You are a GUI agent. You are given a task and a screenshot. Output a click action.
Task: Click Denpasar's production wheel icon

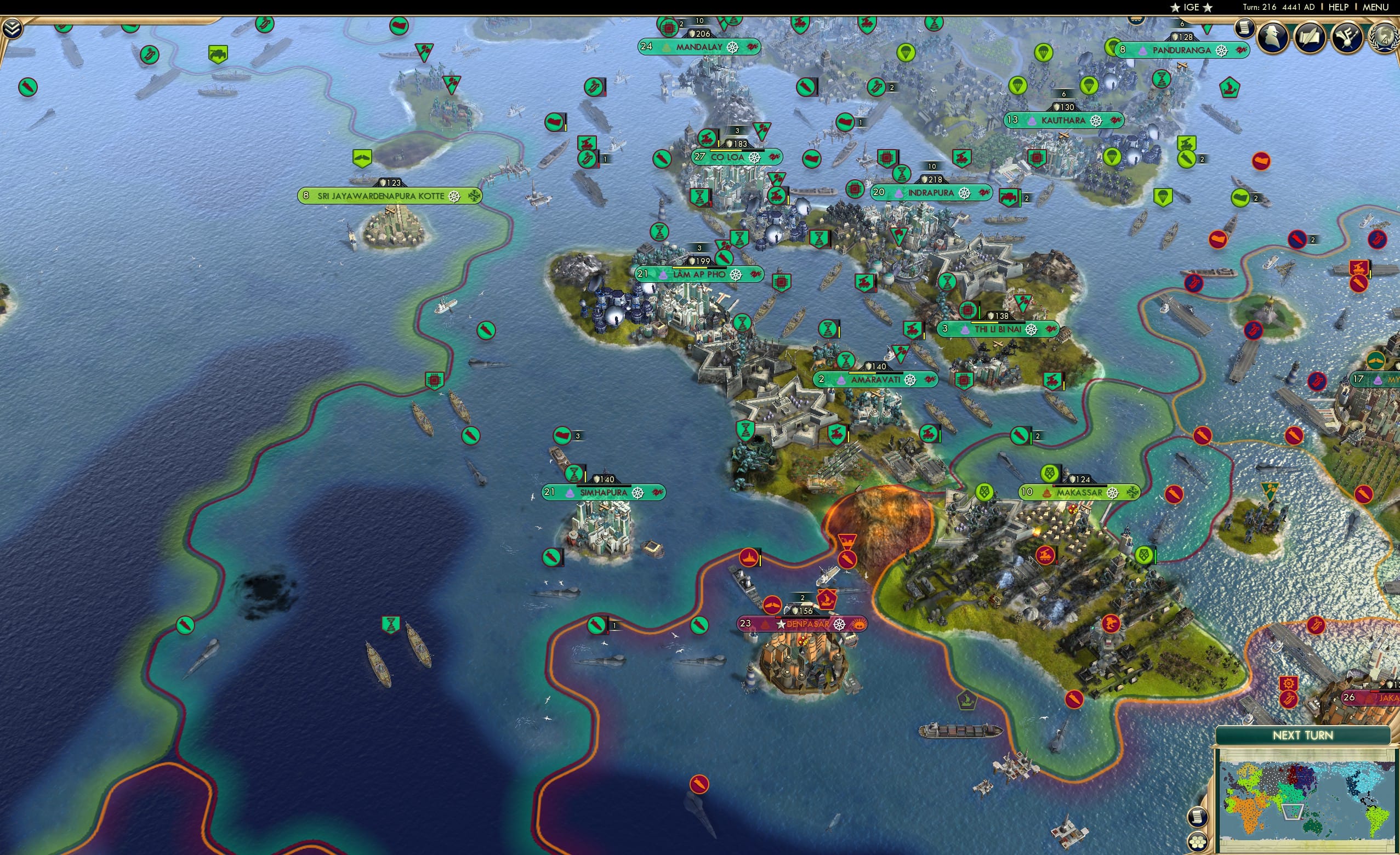(839, 626)
